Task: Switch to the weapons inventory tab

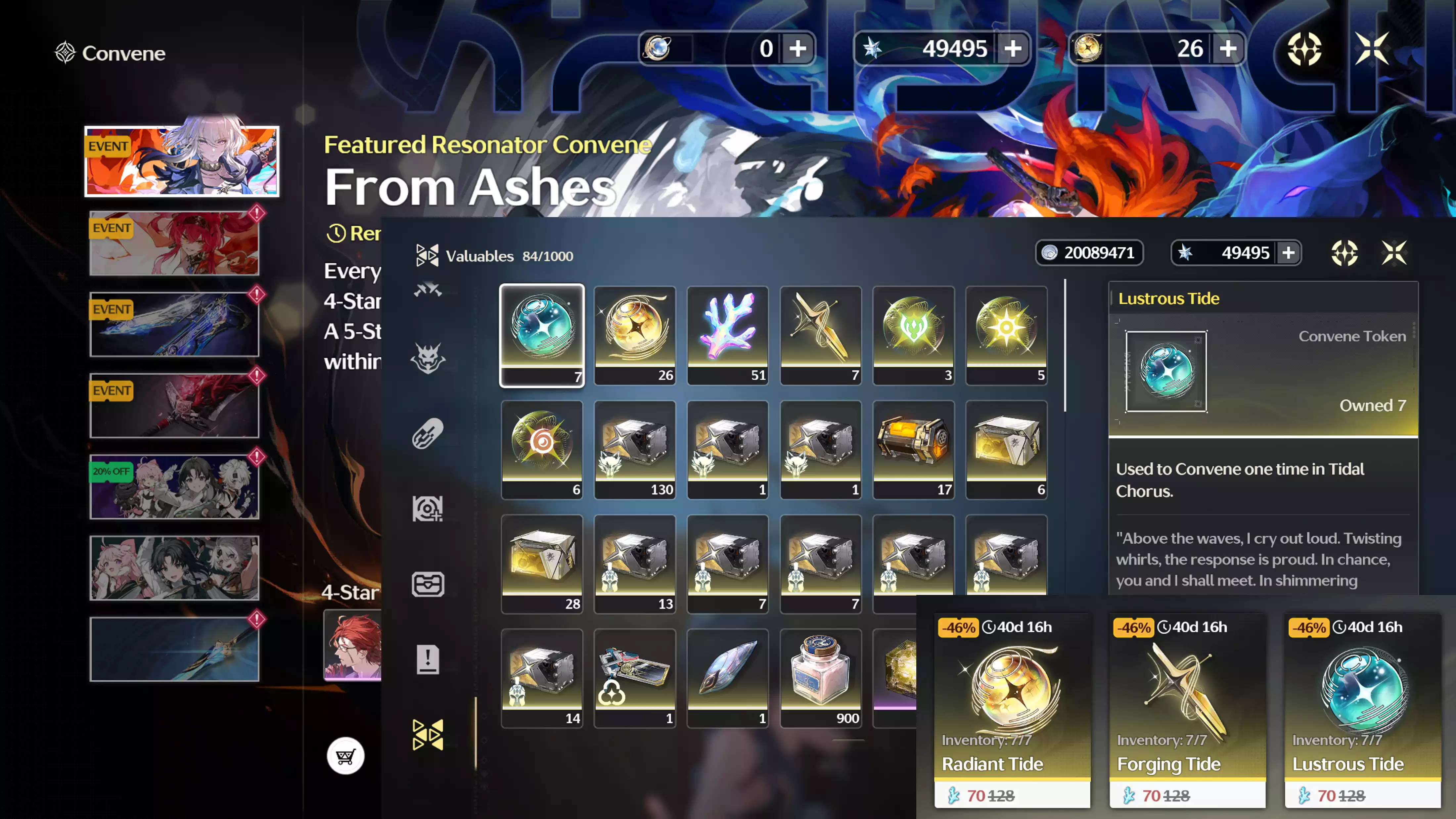Action: [x=427, y=290]
